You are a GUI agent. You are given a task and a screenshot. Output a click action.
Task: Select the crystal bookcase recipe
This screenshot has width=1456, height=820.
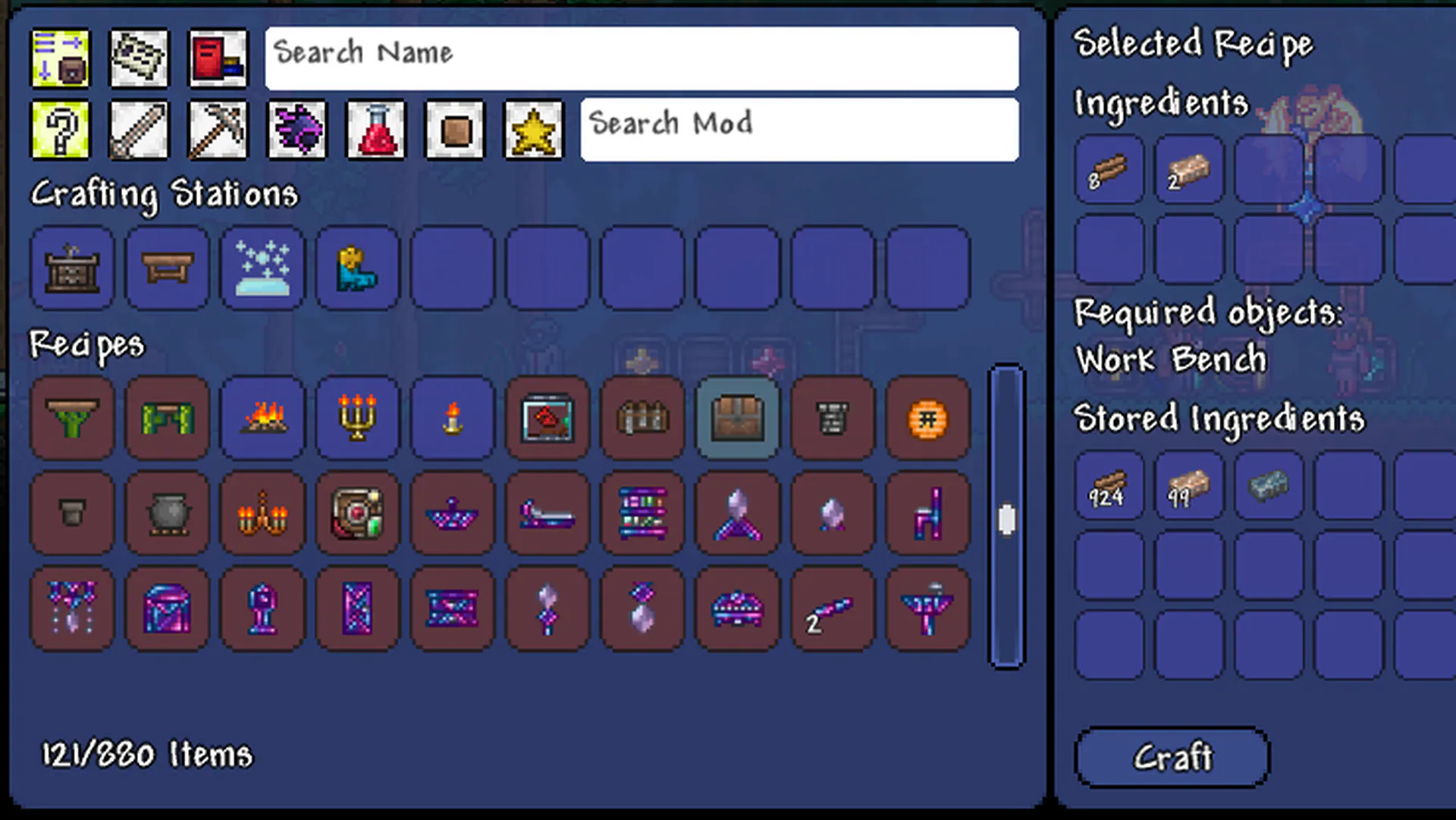pos(642,514)
